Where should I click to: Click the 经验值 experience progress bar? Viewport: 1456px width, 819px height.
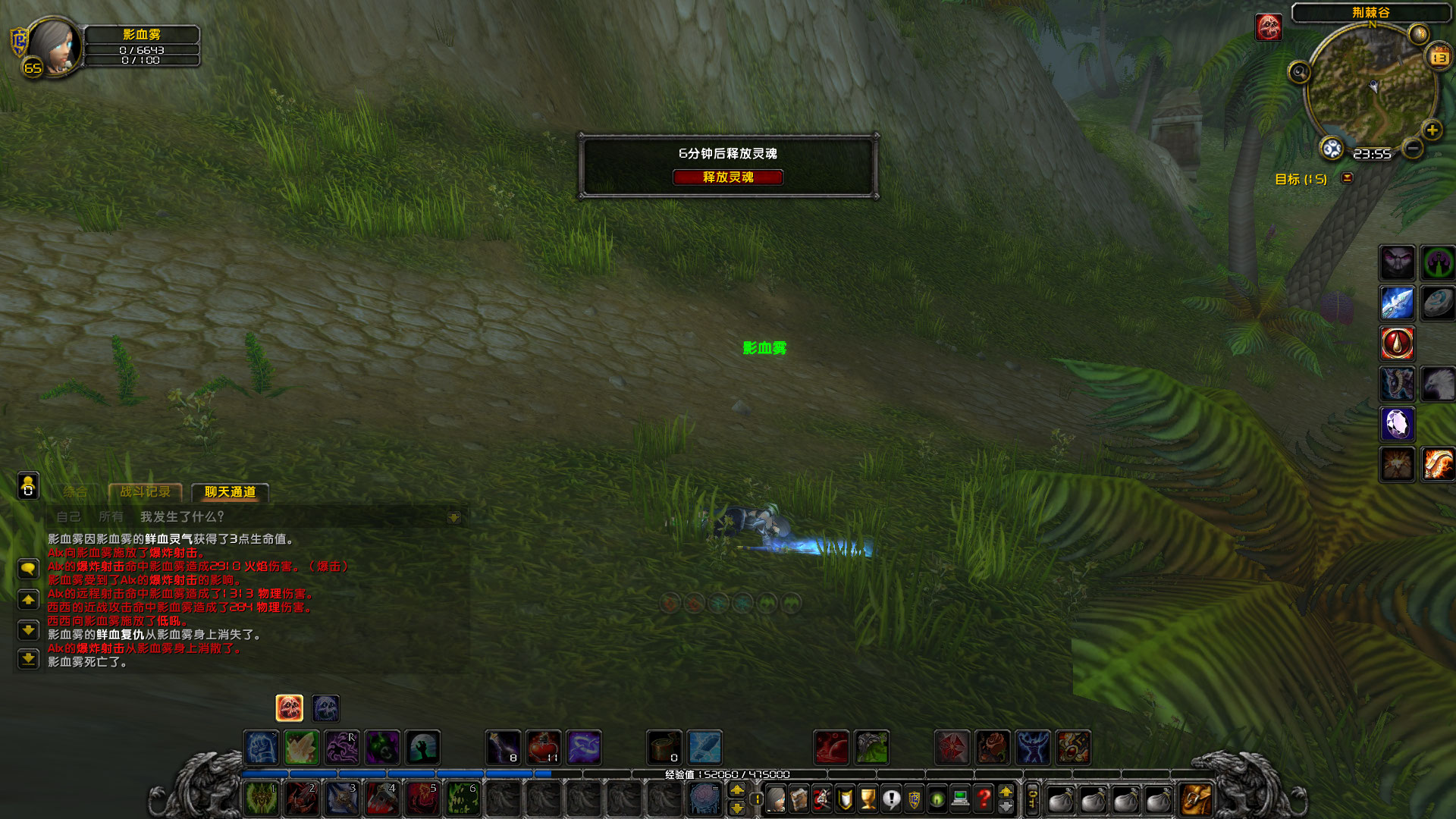(728, 774)
